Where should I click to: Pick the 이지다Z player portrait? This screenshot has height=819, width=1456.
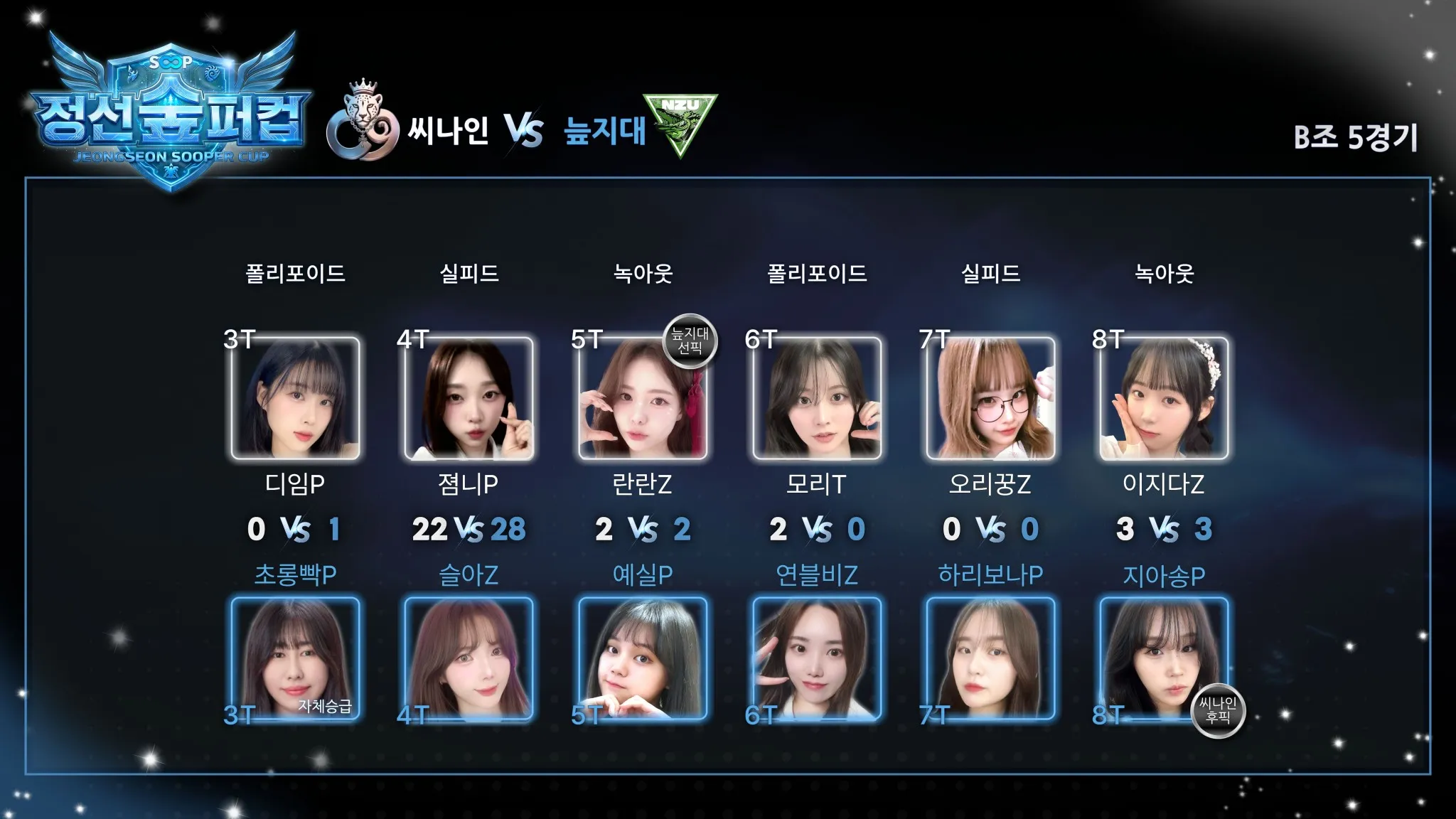coord(1163,398)
